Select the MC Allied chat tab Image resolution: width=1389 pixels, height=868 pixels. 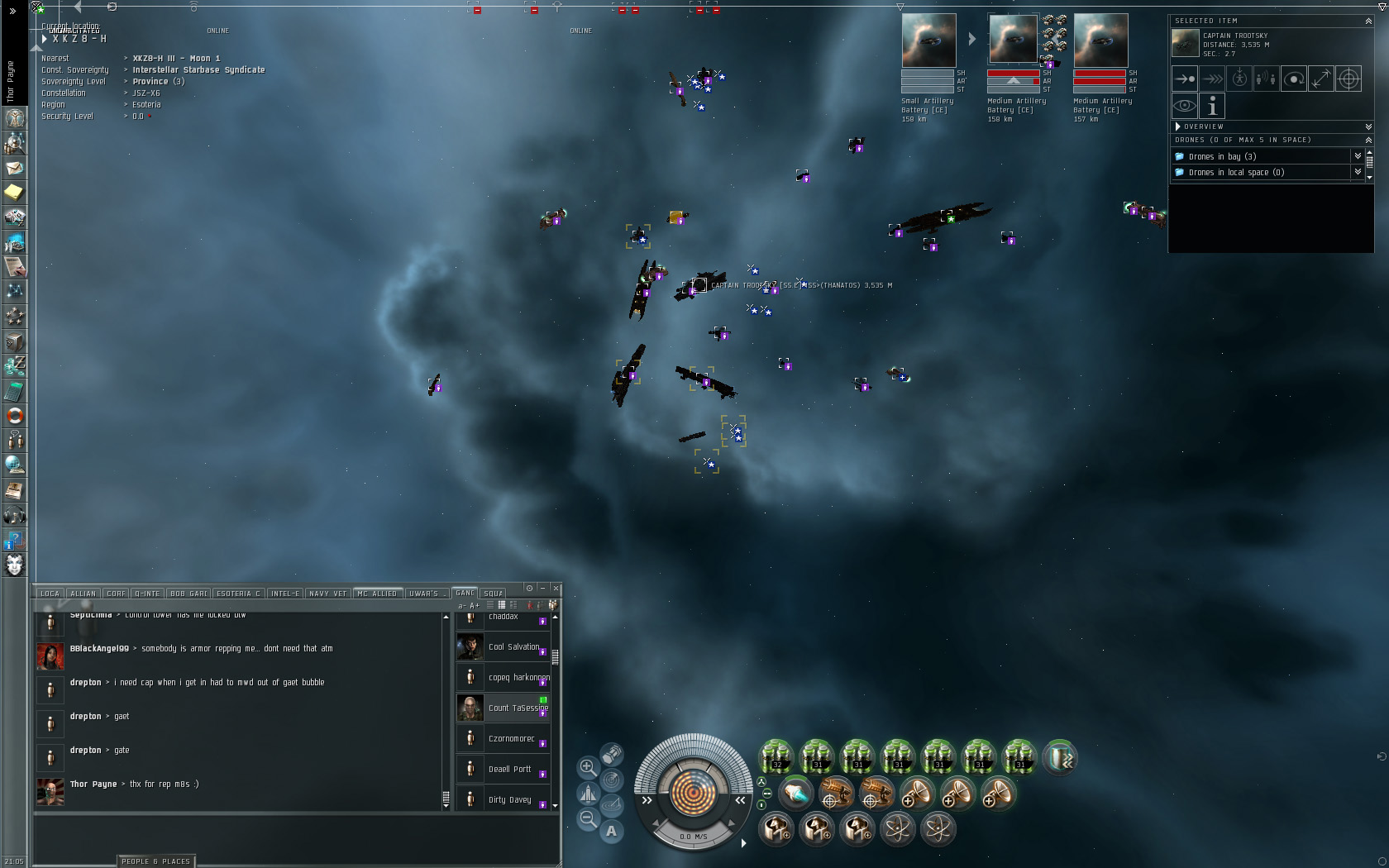click(377, 593)
